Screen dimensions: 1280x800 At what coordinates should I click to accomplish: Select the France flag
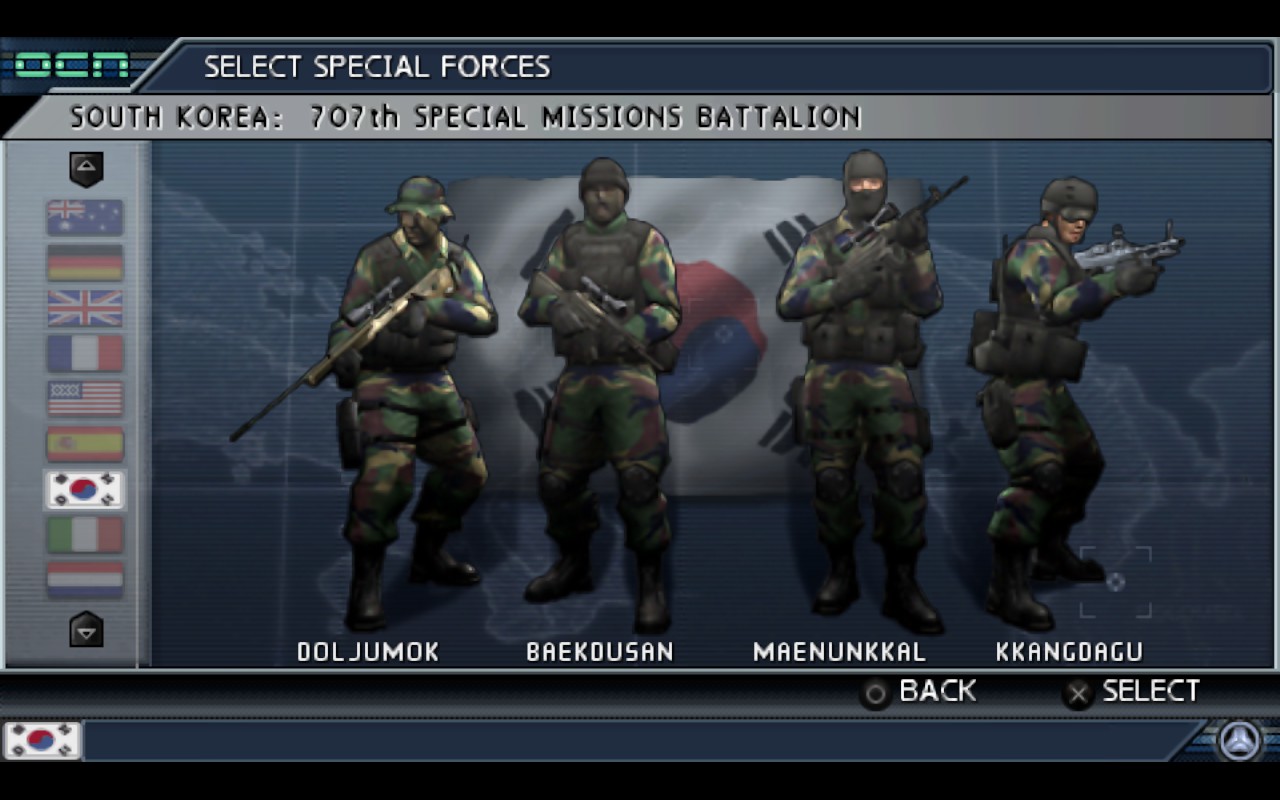click(x=85, y=353)
